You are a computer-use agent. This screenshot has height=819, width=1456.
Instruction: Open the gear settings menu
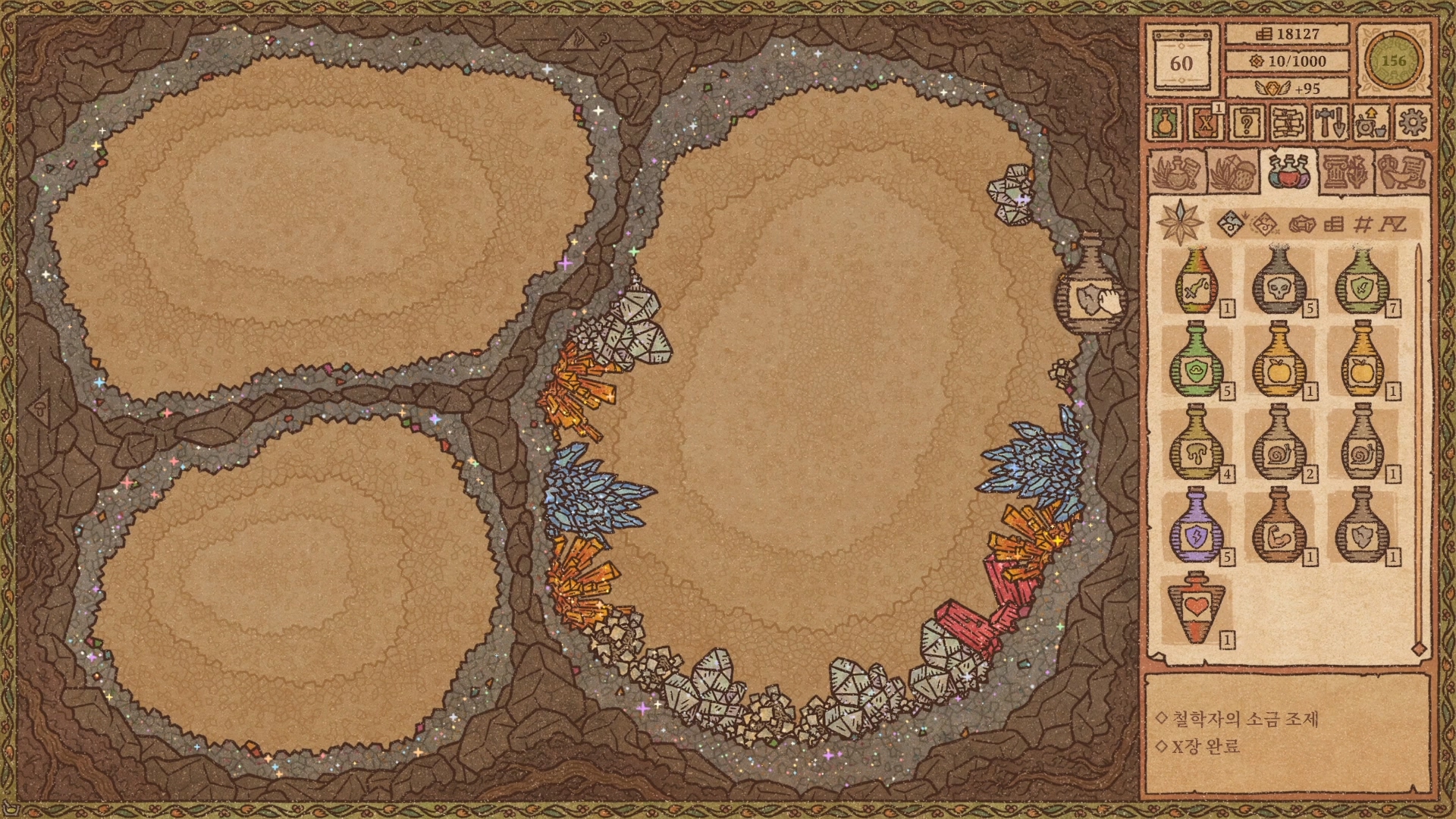(1411, 122)
